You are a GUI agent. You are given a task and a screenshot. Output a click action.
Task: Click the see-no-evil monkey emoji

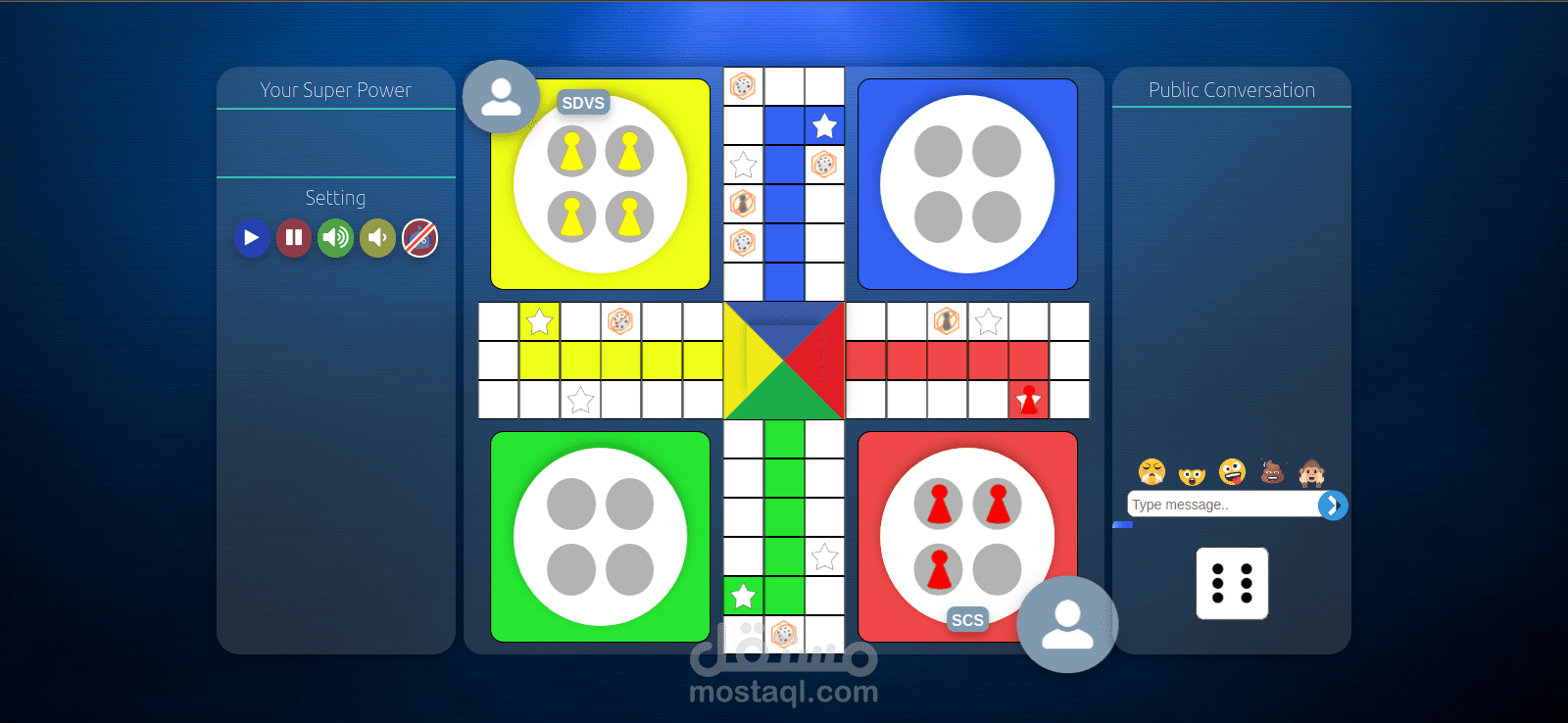click(x=1312, y=474)
